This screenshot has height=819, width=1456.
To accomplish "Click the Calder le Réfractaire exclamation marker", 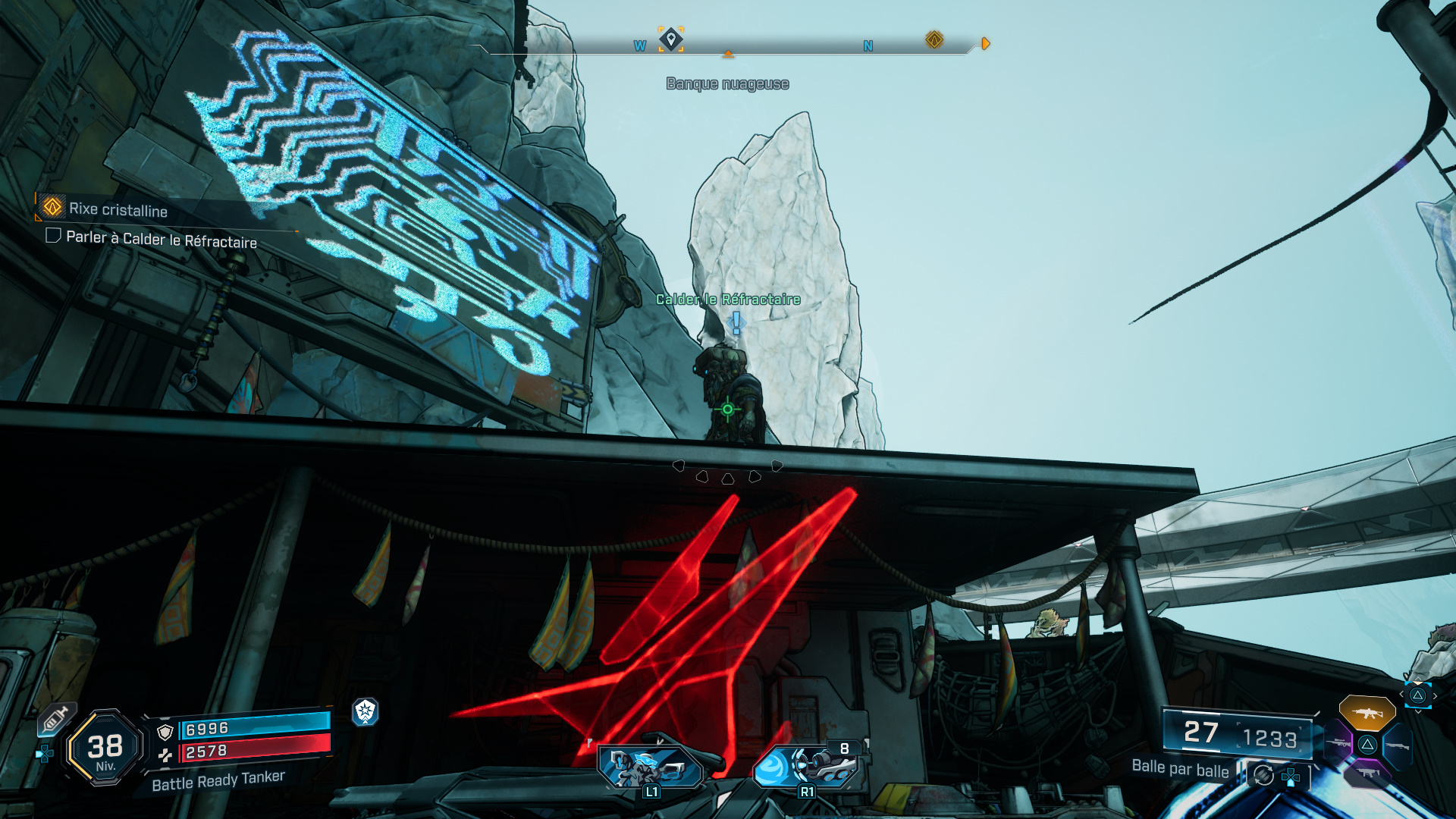I will tap(736, 323).
